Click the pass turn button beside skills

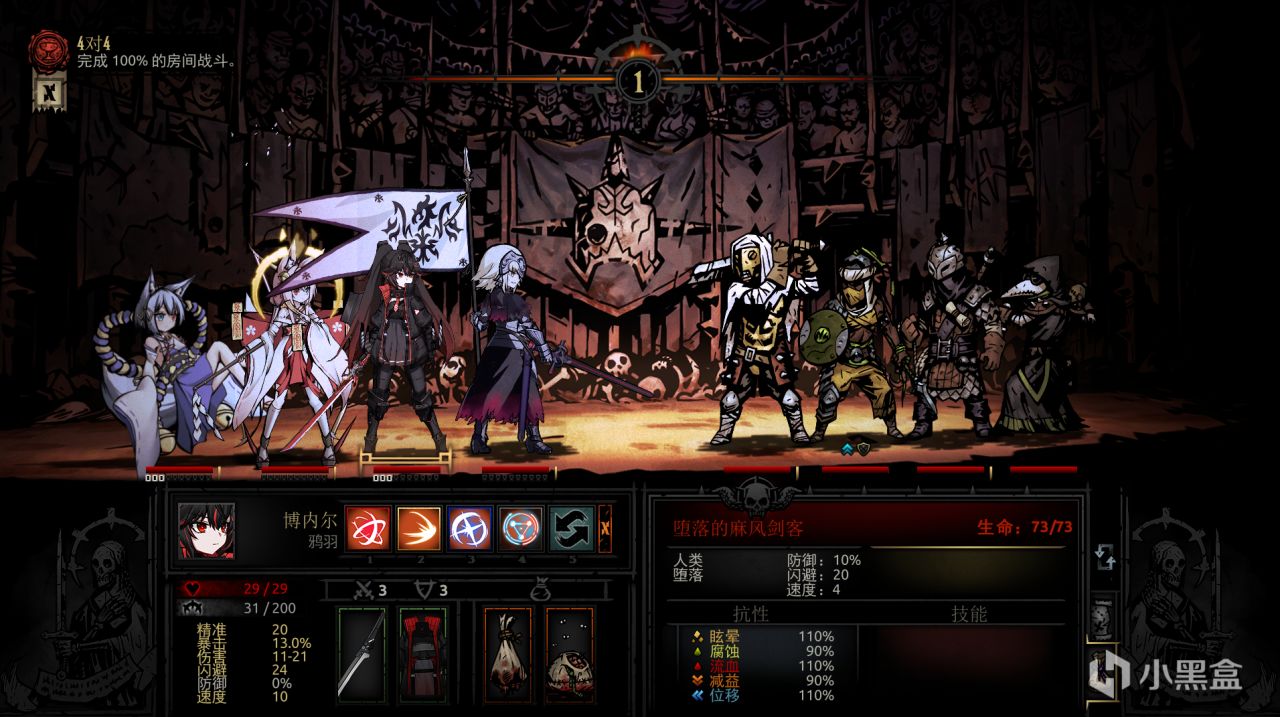point(605,529)
